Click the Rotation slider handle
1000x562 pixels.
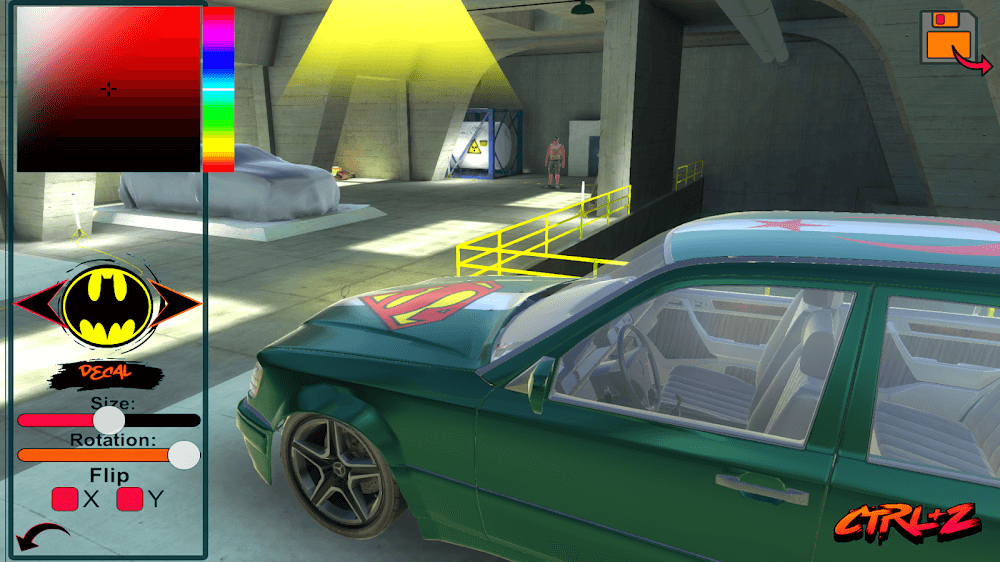pyautogui.click(x=183, y=456)
